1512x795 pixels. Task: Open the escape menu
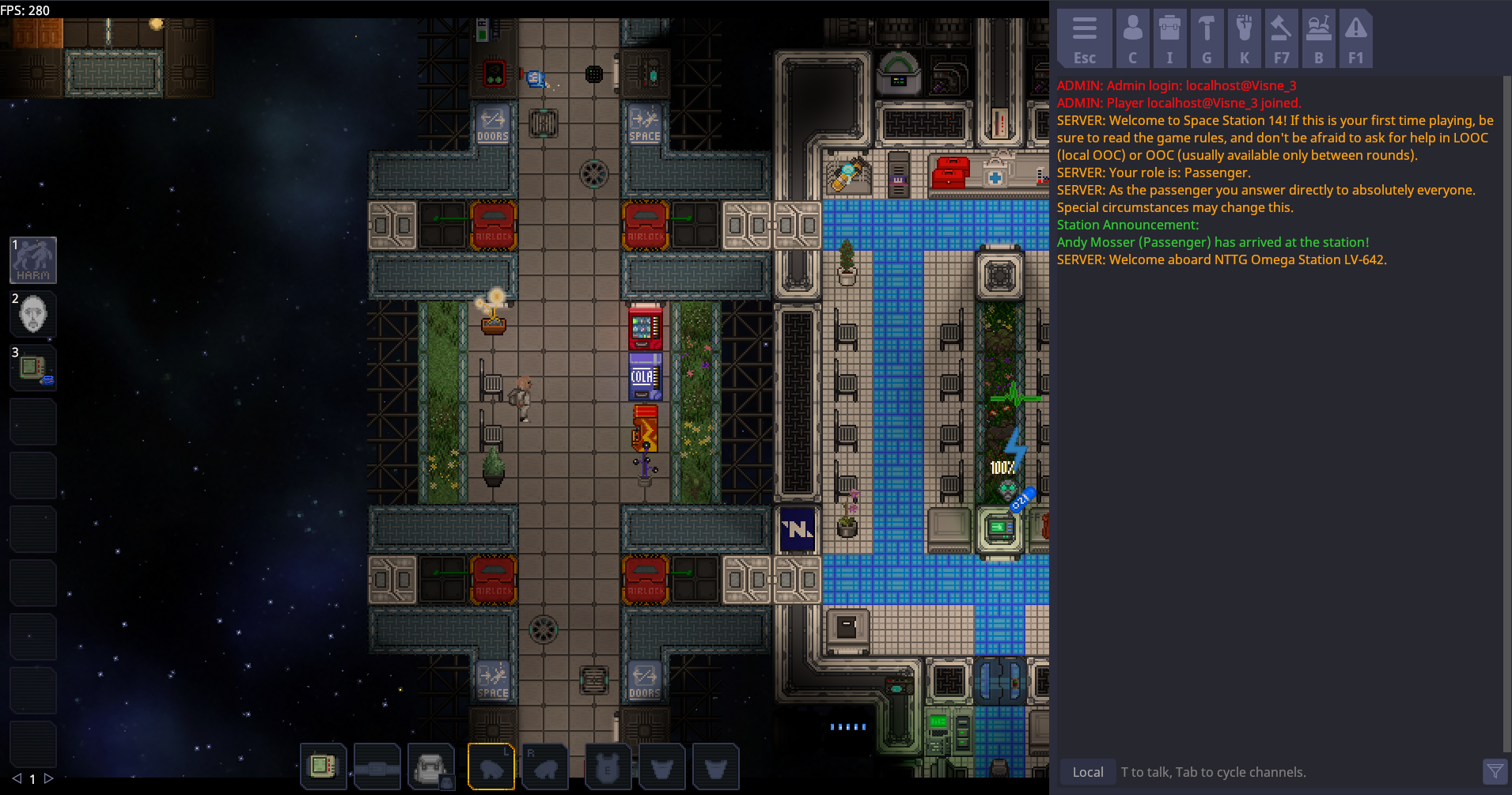[1084, 36]
